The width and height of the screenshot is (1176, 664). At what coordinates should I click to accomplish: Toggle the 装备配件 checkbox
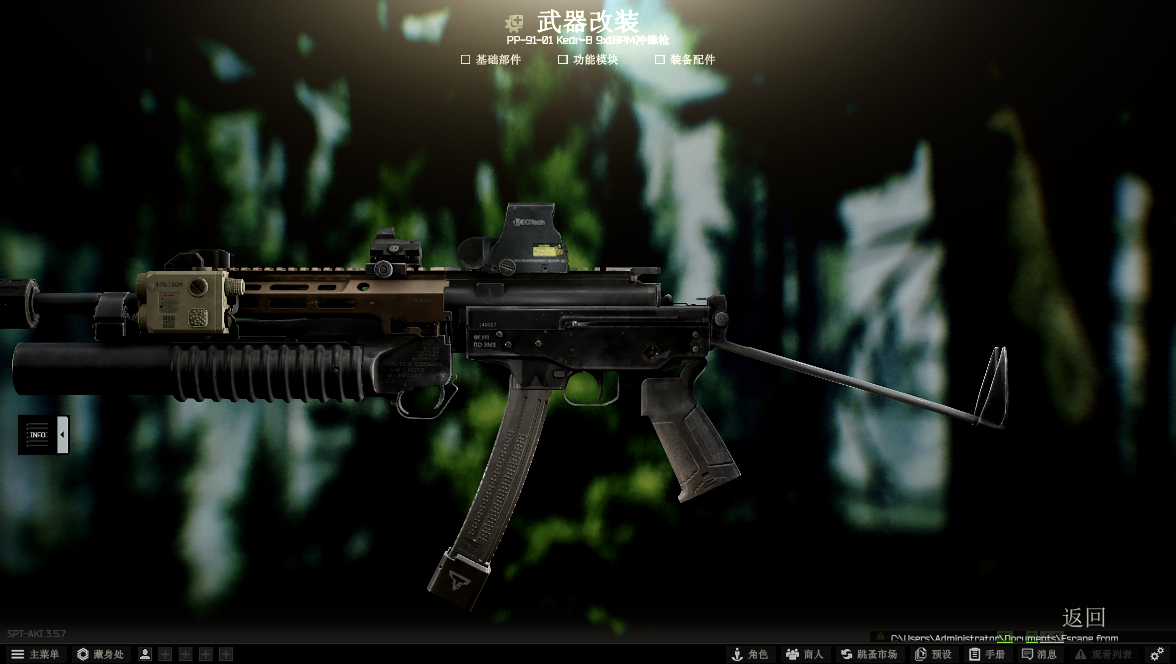[x=660, y=60]
